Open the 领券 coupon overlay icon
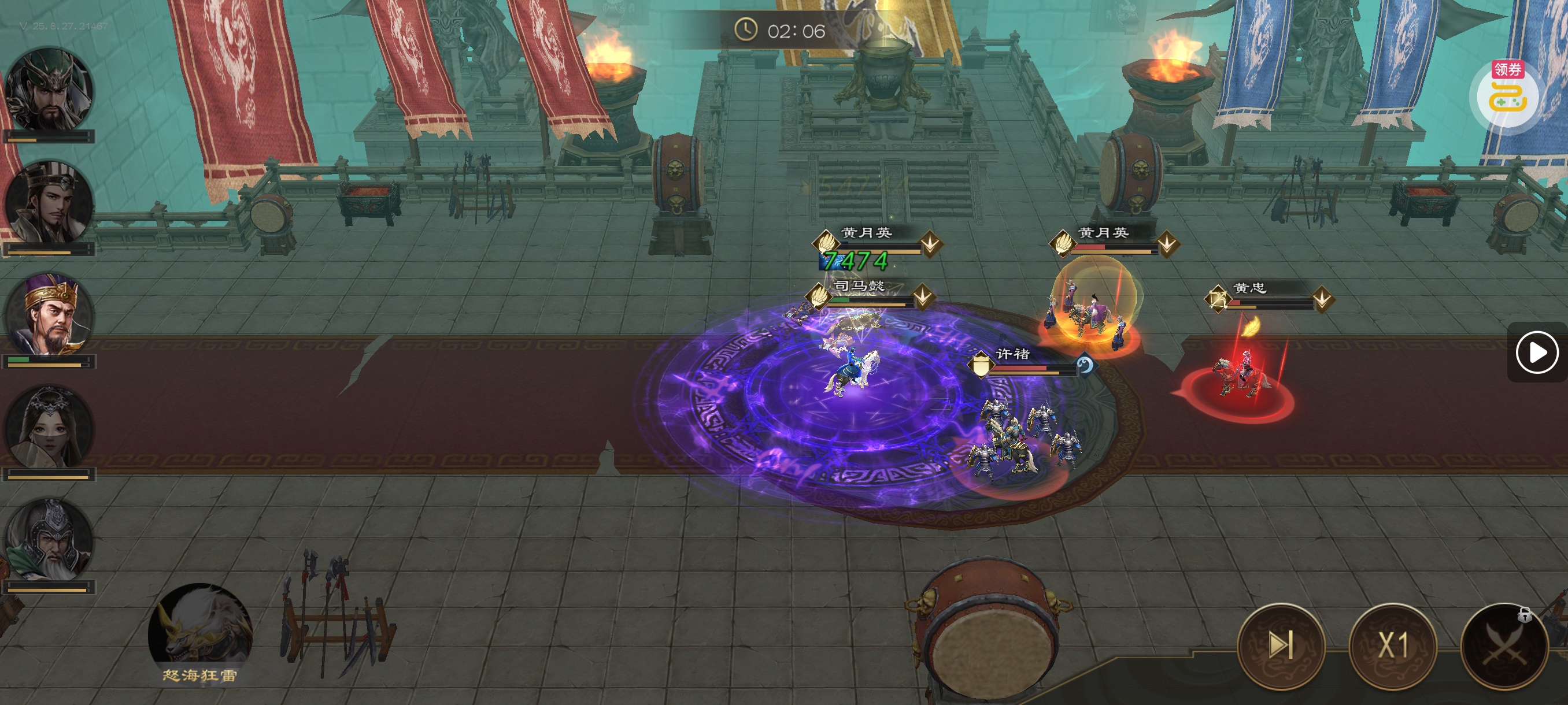Image resolution: width=1568 pixels, height=705 pixels. [x=1507, y=94]
